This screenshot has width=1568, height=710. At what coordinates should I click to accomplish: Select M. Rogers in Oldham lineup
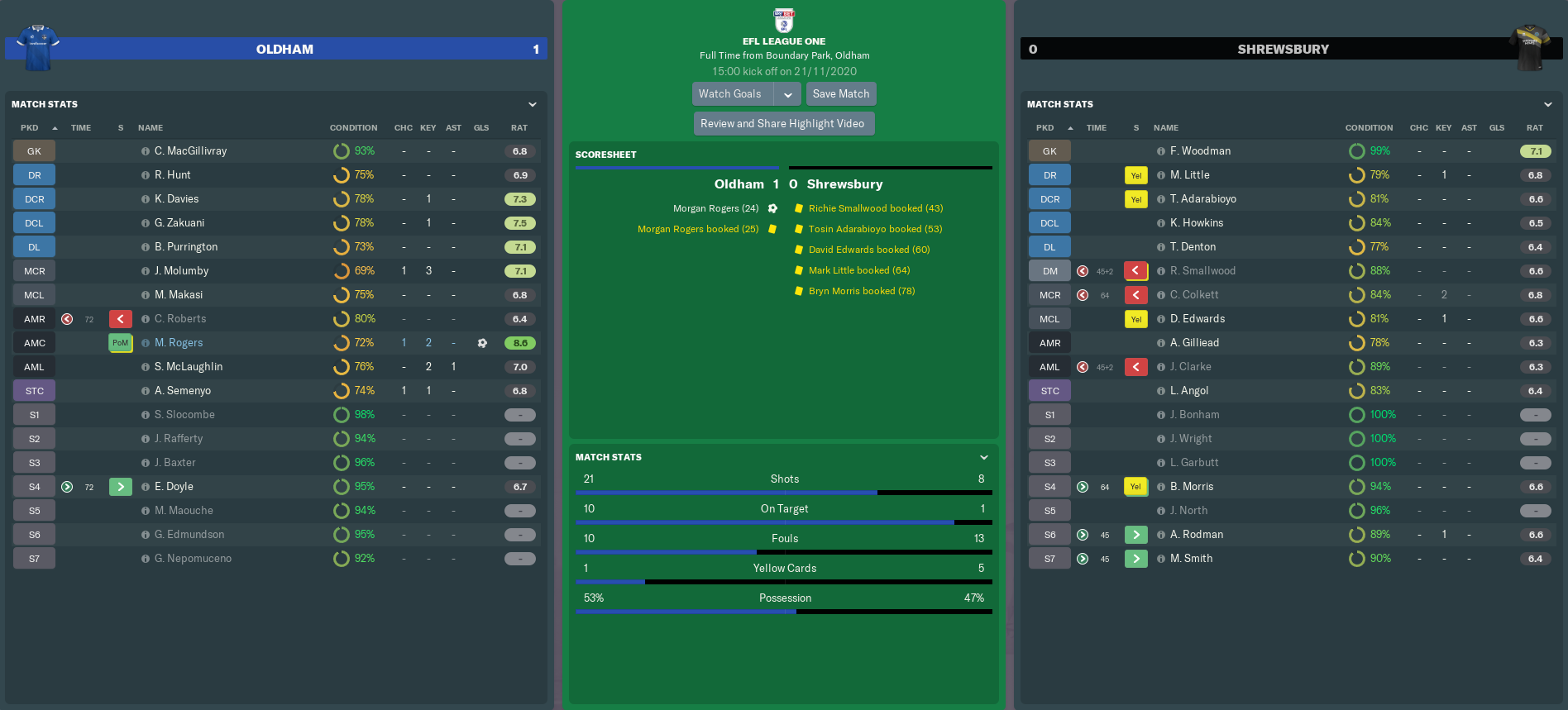click(179, 343)
